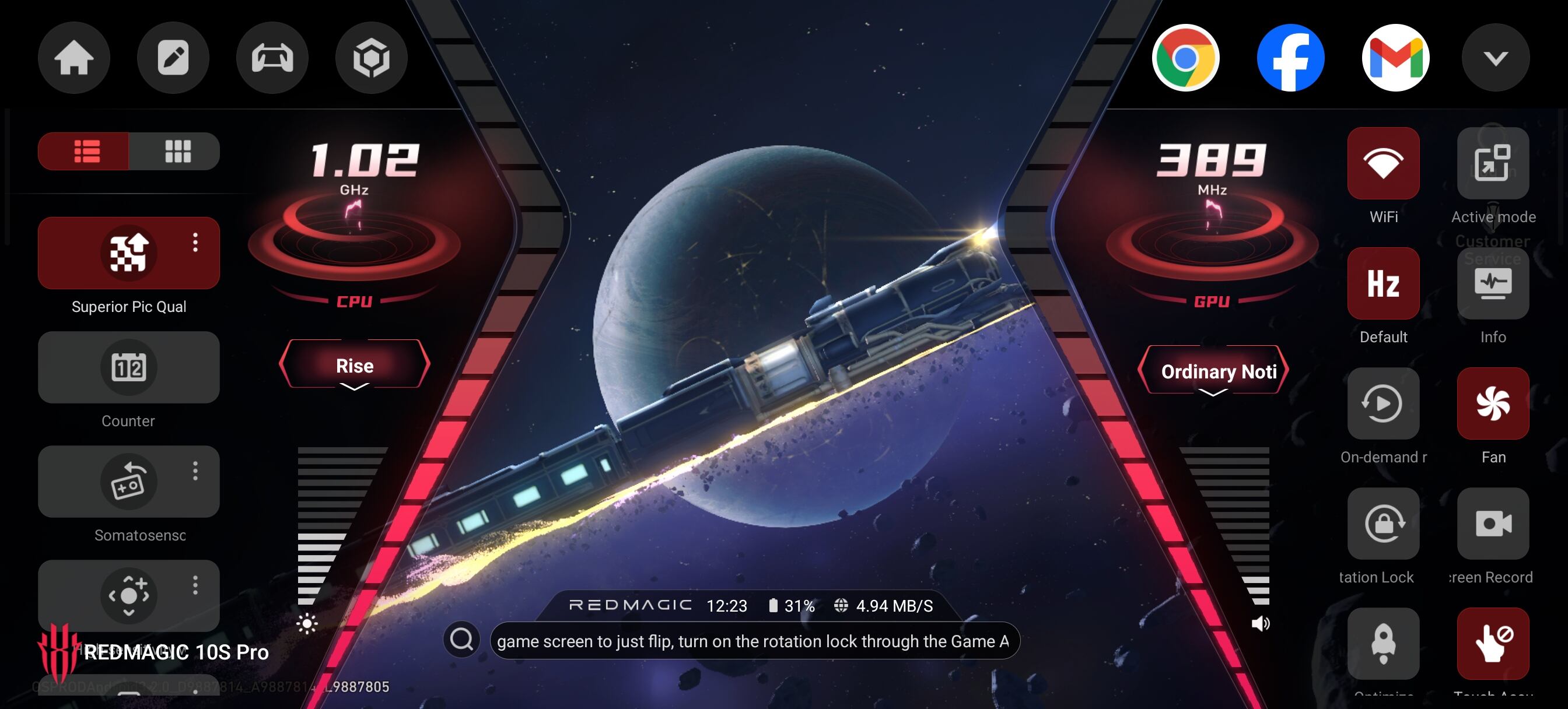The height and width of the screenshot is (709, 1568).
Task: Toggle Superior Pic Qual plugin
Action: (x=128, y=252)
